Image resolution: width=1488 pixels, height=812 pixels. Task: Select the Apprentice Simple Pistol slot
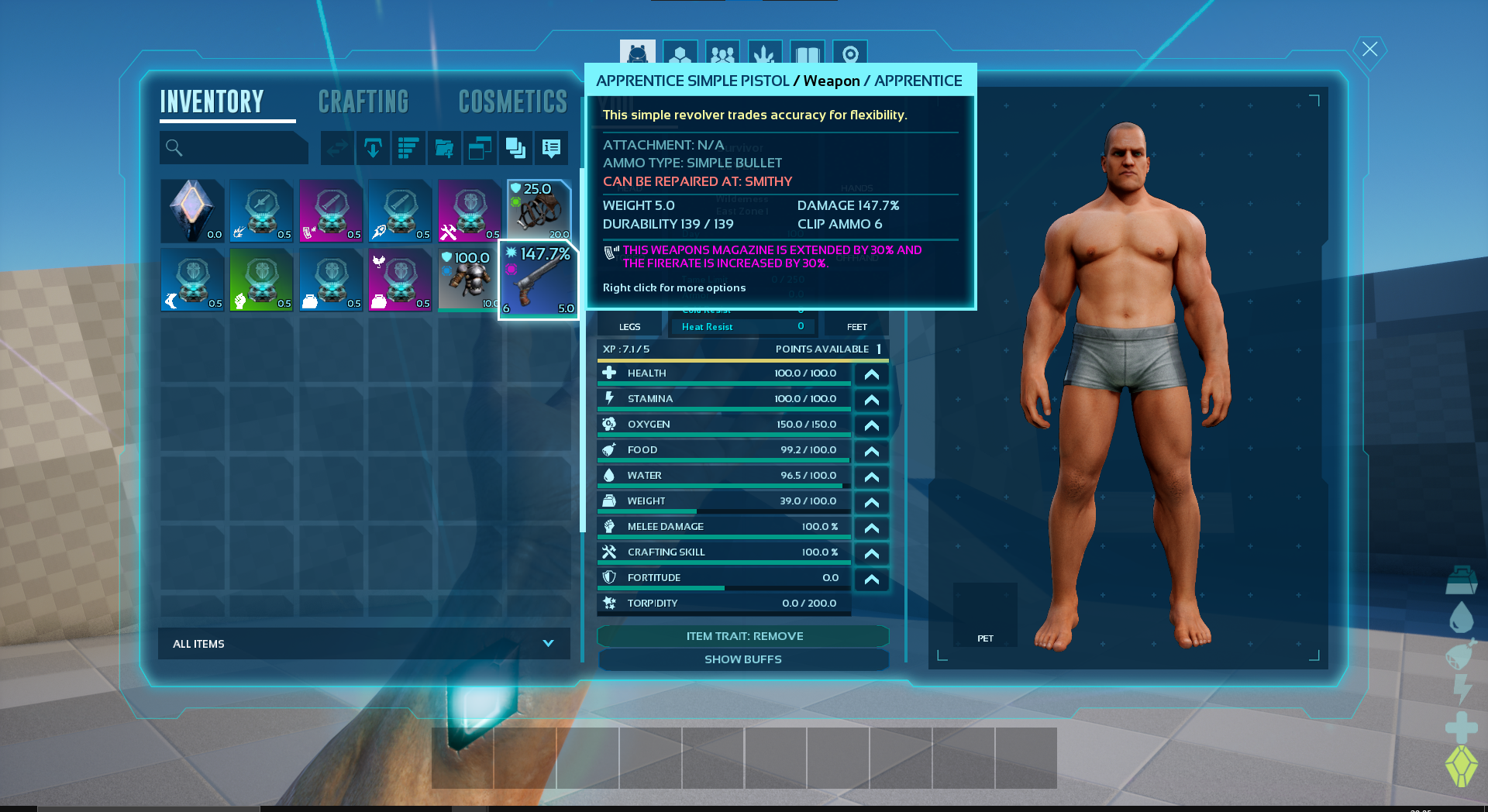click(538, 280)
